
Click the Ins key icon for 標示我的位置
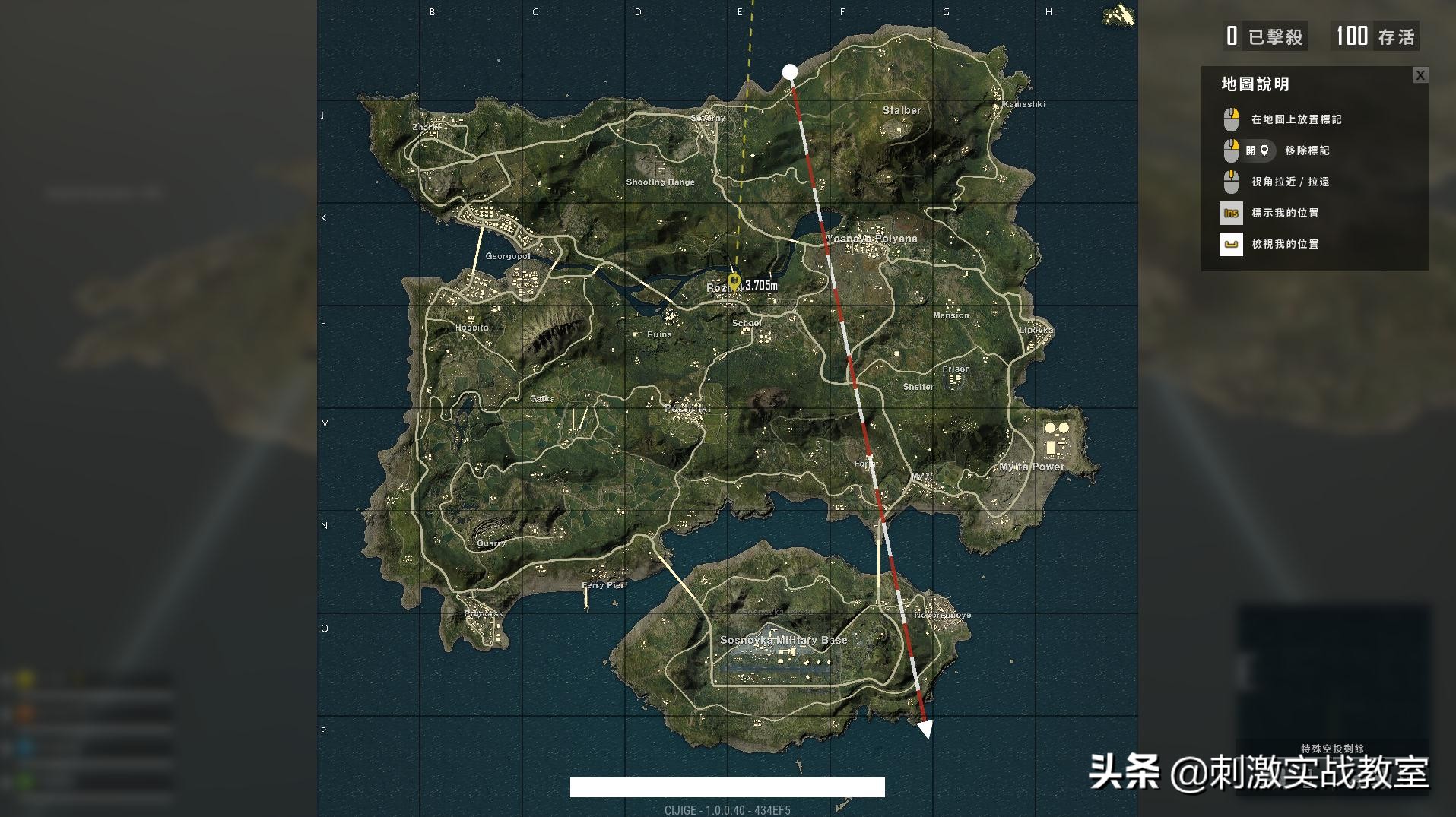[x=1231, y=214]
